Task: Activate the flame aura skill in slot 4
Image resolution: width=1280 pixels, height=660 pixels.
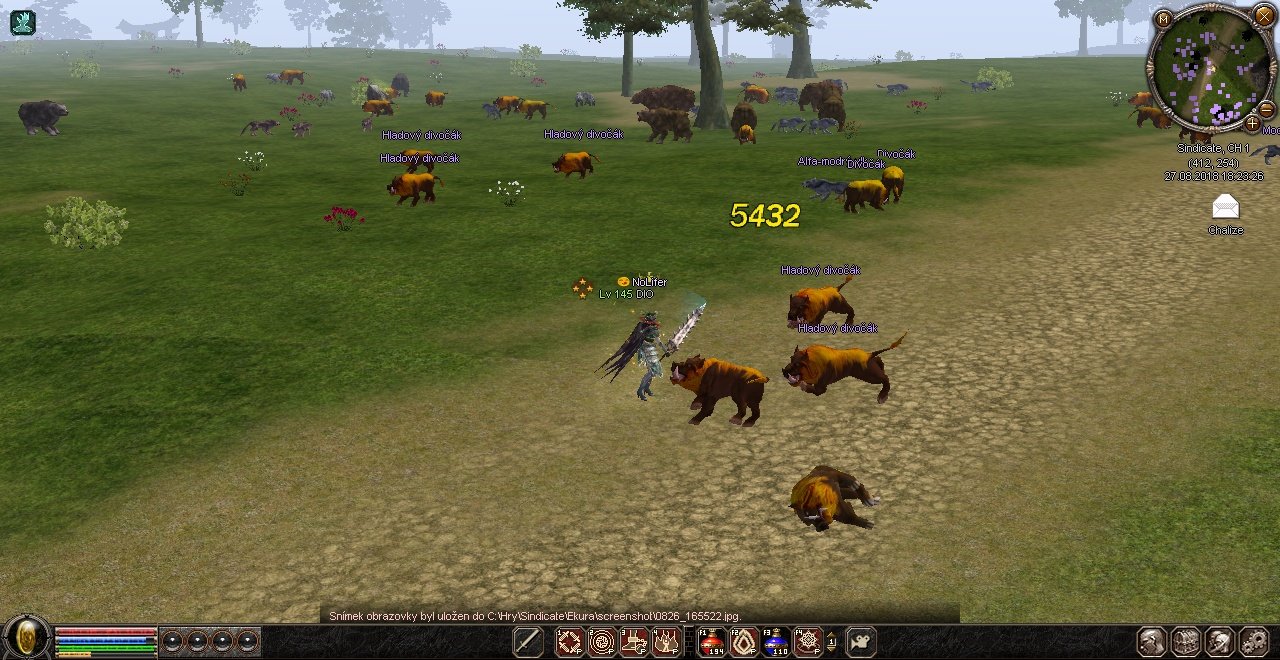Action: pyautogui.click(x=666, y=642)
